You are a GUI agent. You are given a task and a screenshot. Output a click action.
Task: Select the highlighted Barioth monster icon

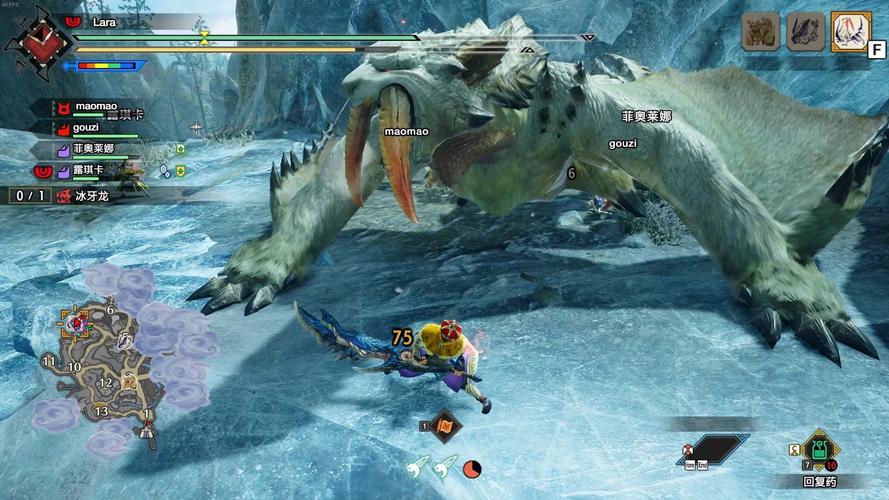pyautogui.click(x=850, y=32)
